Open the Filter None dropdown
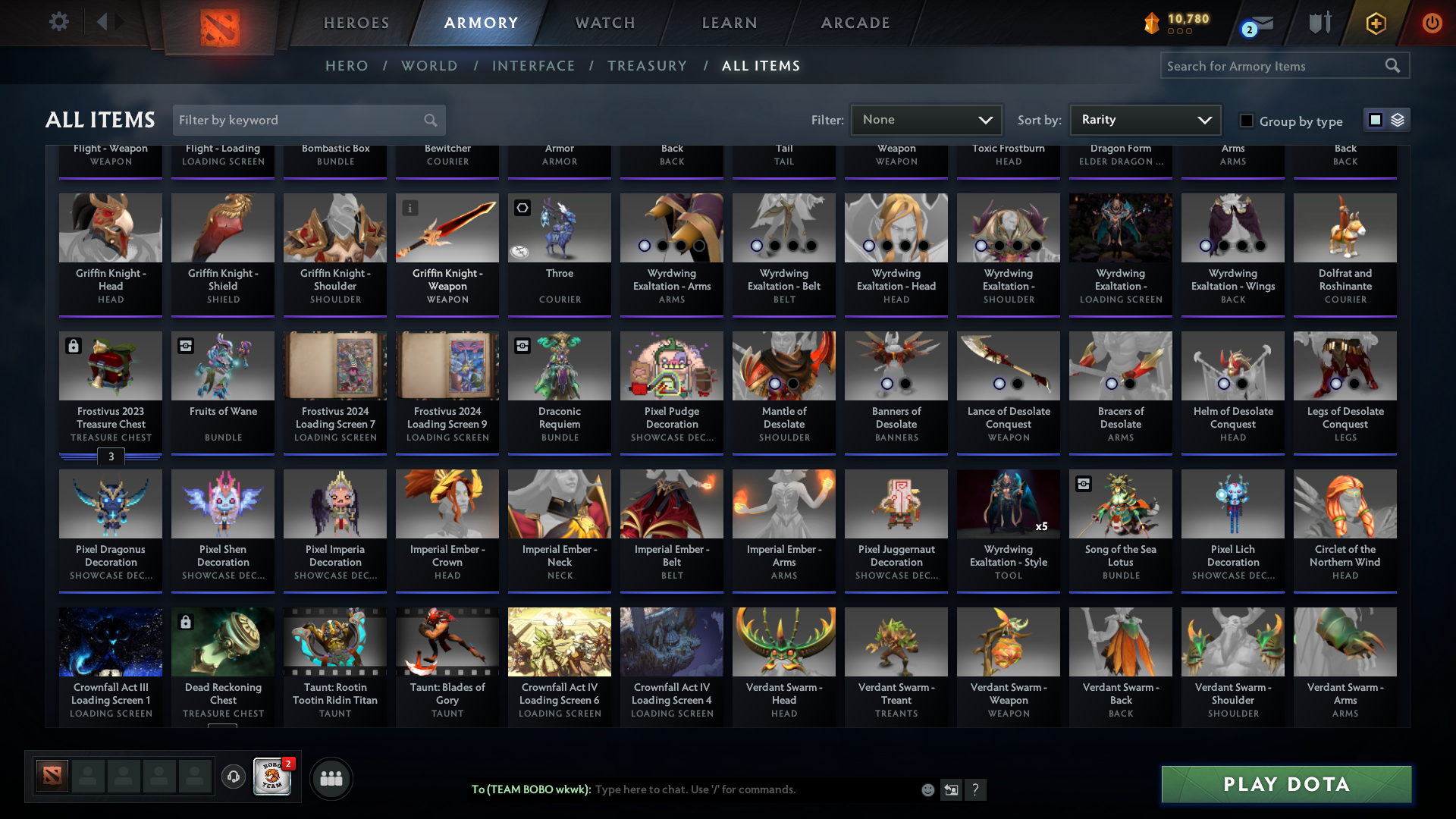The width and height of the screenshot is (1456, 819). pos(926,119)
